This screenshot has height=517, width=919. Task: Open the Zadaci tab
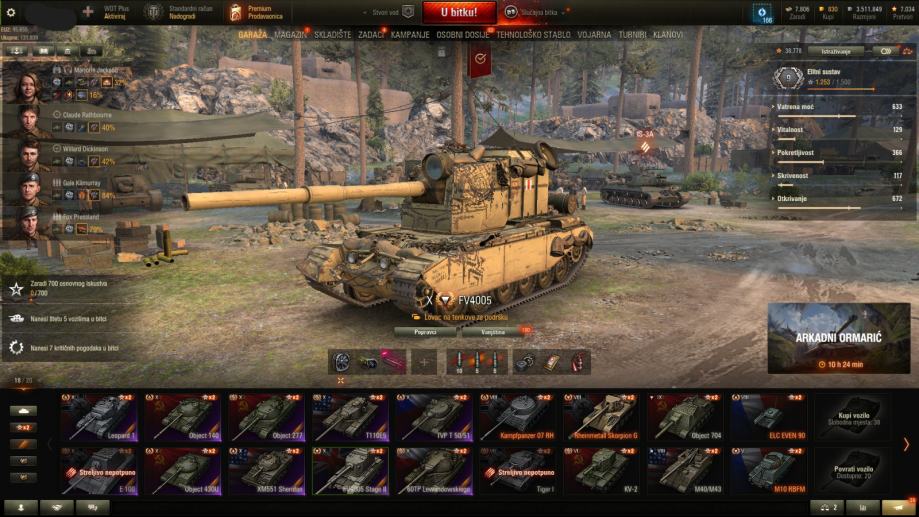pyautogui.click(x=371, y=34)
